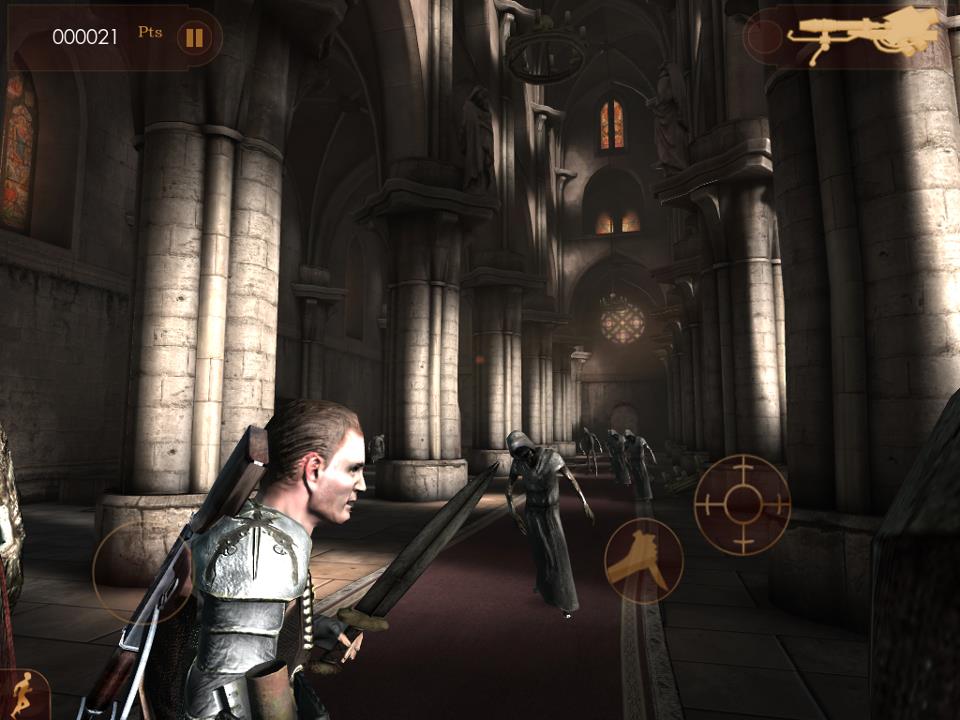Fire using the crosshair button
This screenshot has width=960, height=720.
point(742,504)
